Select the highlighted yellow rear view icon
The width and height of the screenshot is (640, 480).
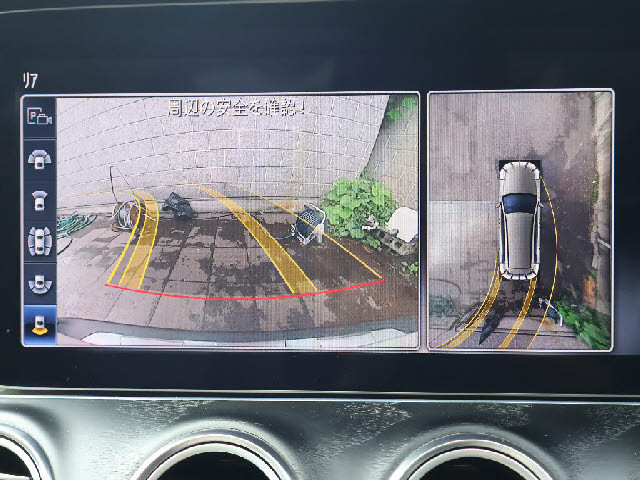coord(40,324)
